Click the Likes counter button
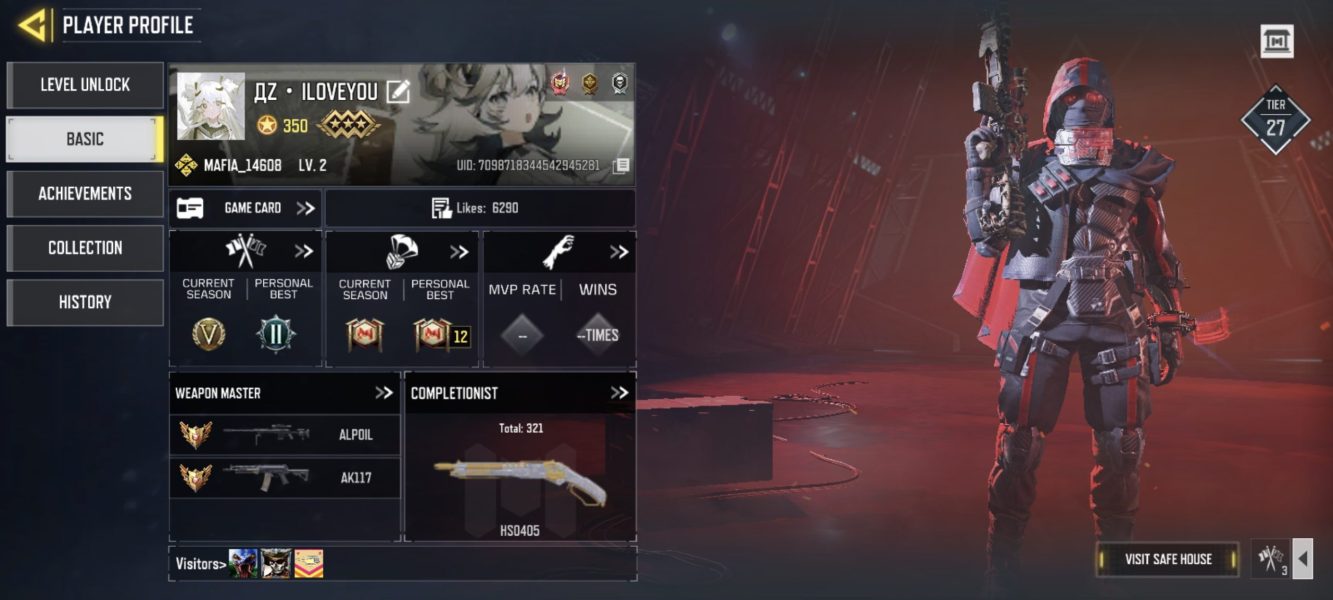The height and width of the screenshot is (600, 1333). point(480,208)
